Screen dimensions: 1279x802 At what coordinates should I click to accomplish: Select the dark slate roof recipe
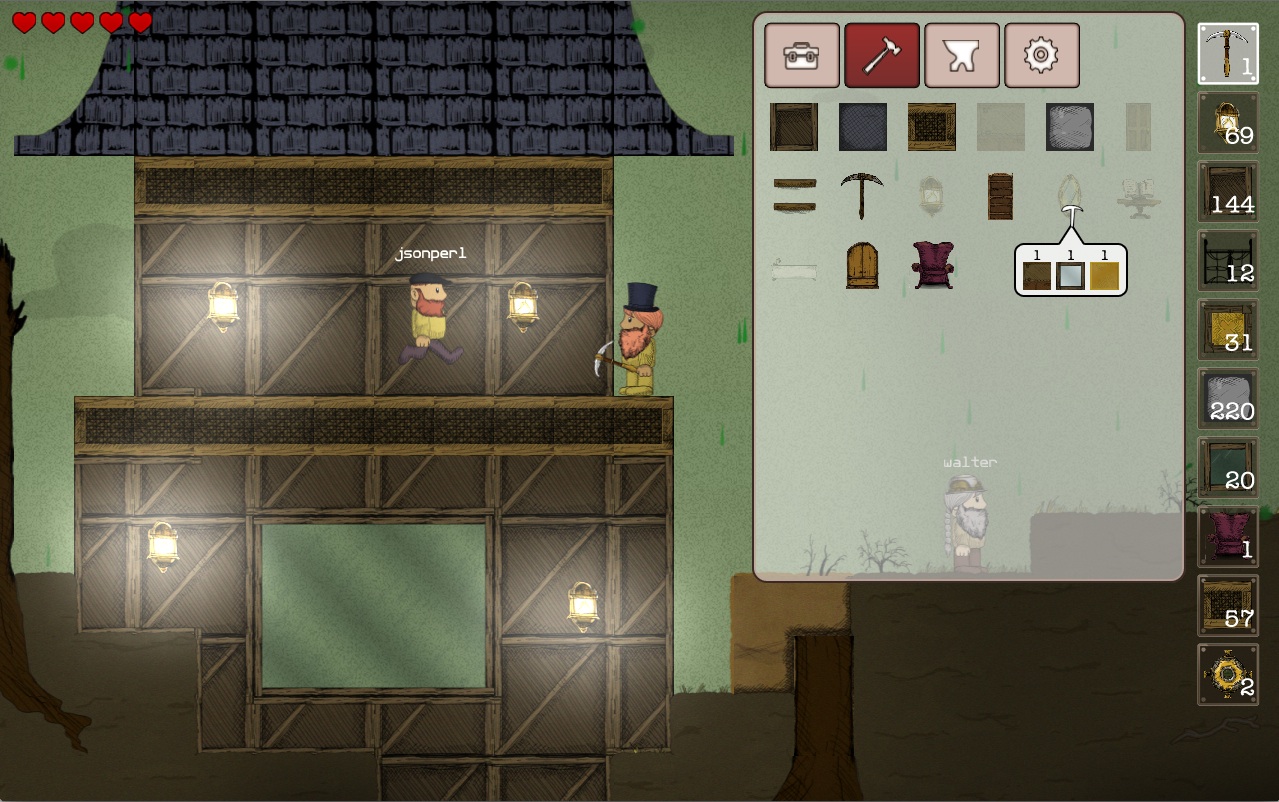point(863,127)
